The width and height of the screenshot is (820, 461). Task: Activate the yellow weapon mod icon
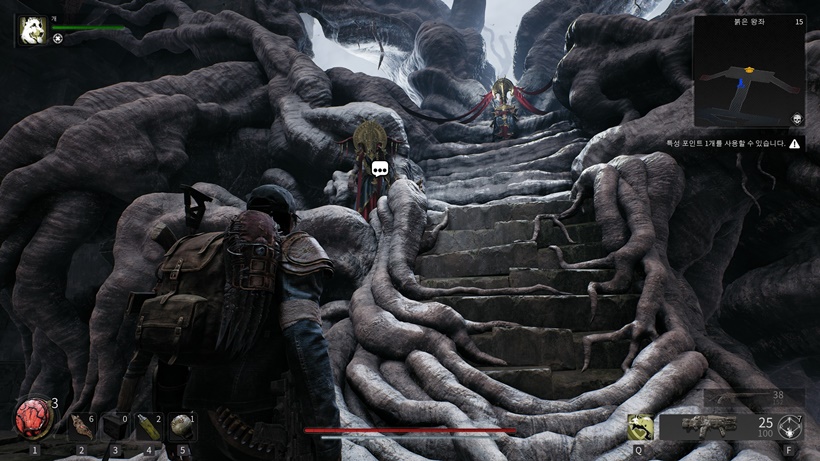tap(639, 427)
